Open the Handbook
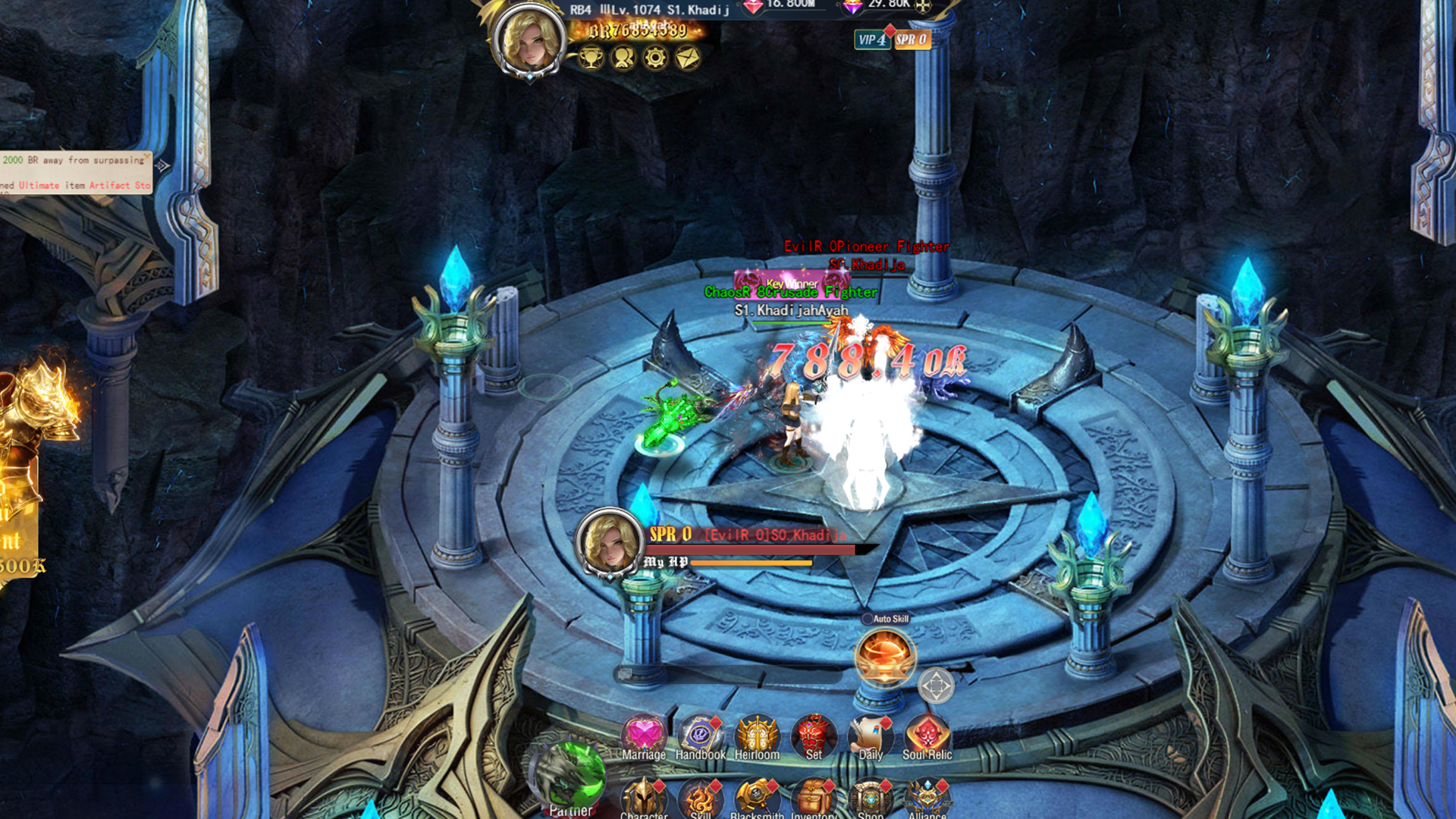1456x819 pixels. click(x=700, y=737)
